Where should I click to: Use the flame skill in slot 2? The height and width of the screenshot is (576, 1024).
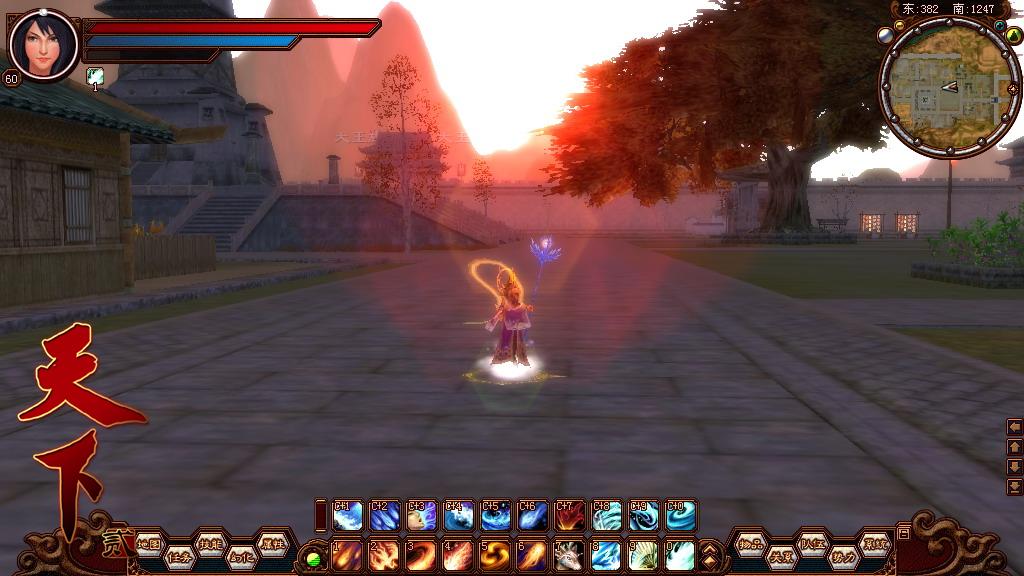(x=384, y=555)
